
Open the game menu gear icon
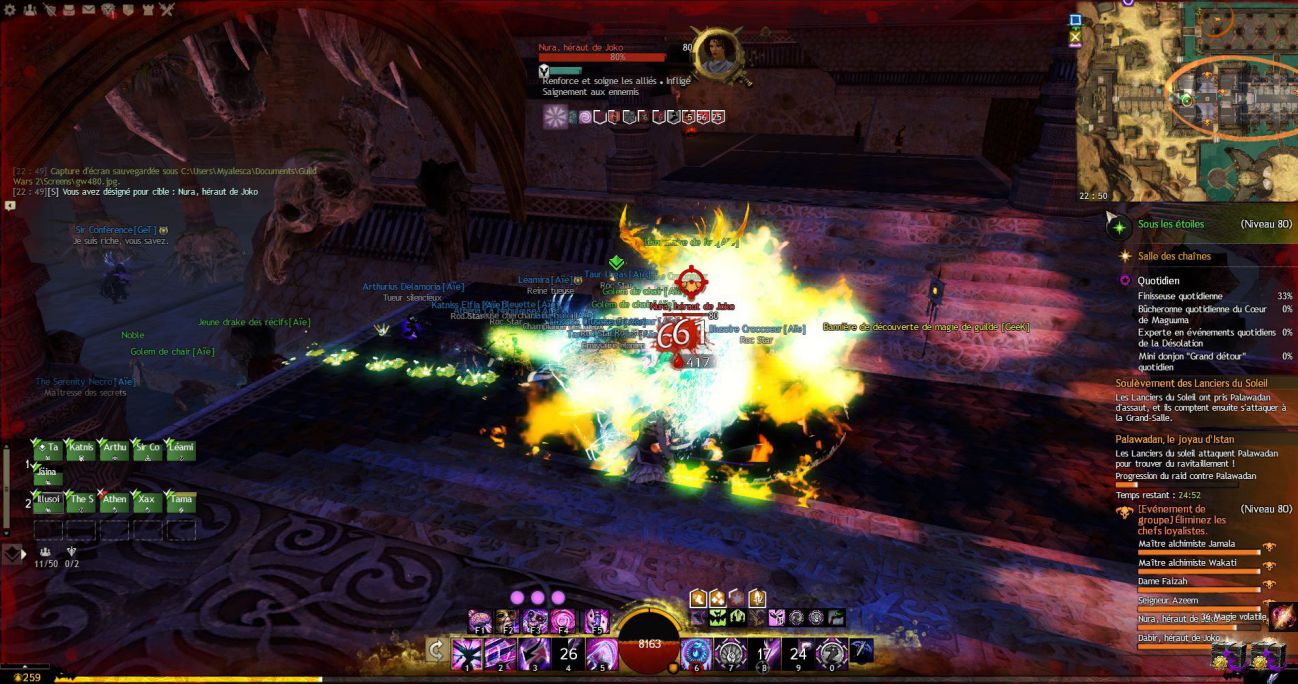click(7, 10)
